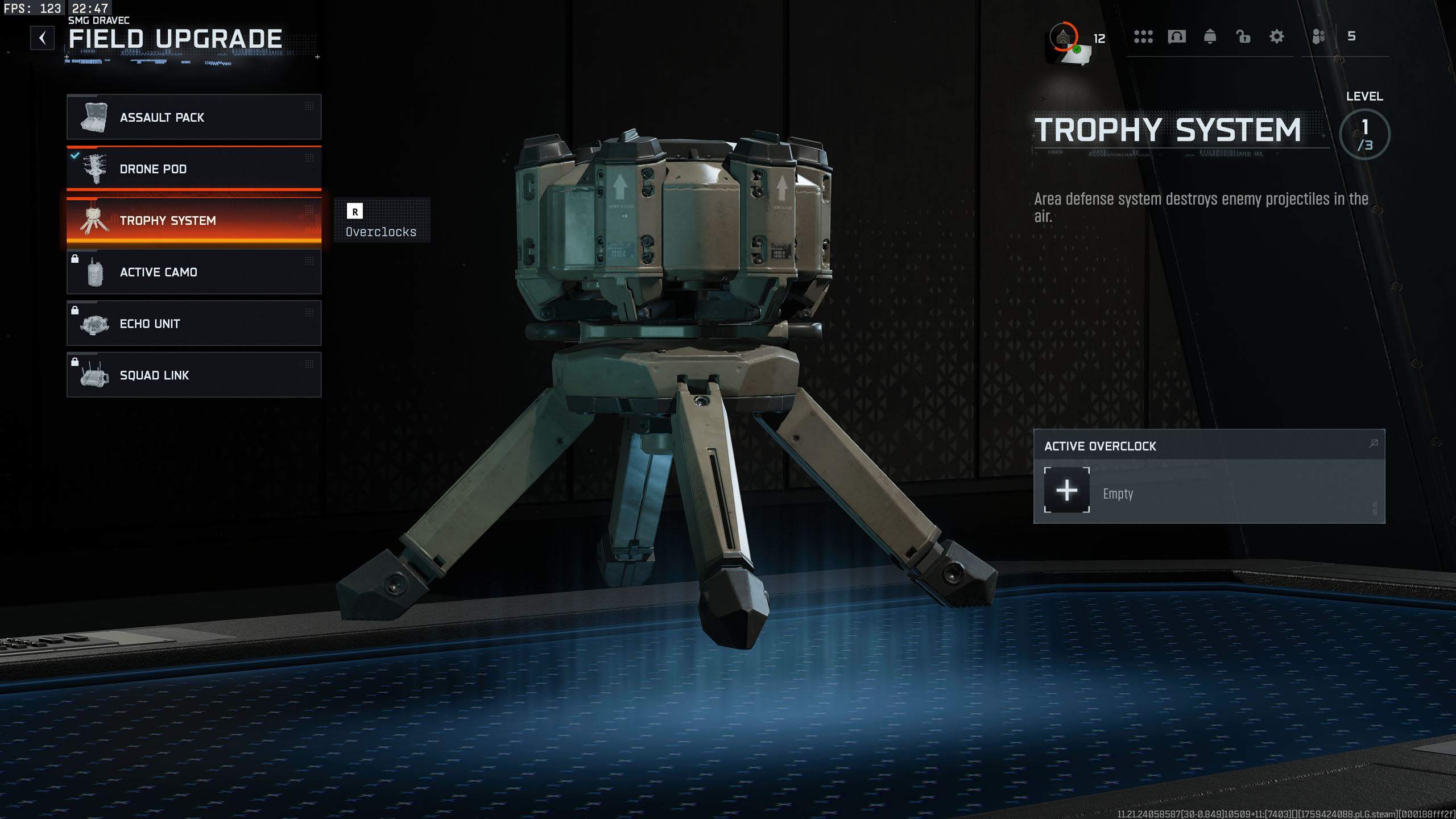The image size is (1456, 819).
Task: Open the hexagon grid menu icon
Action: coord(1143,37)
